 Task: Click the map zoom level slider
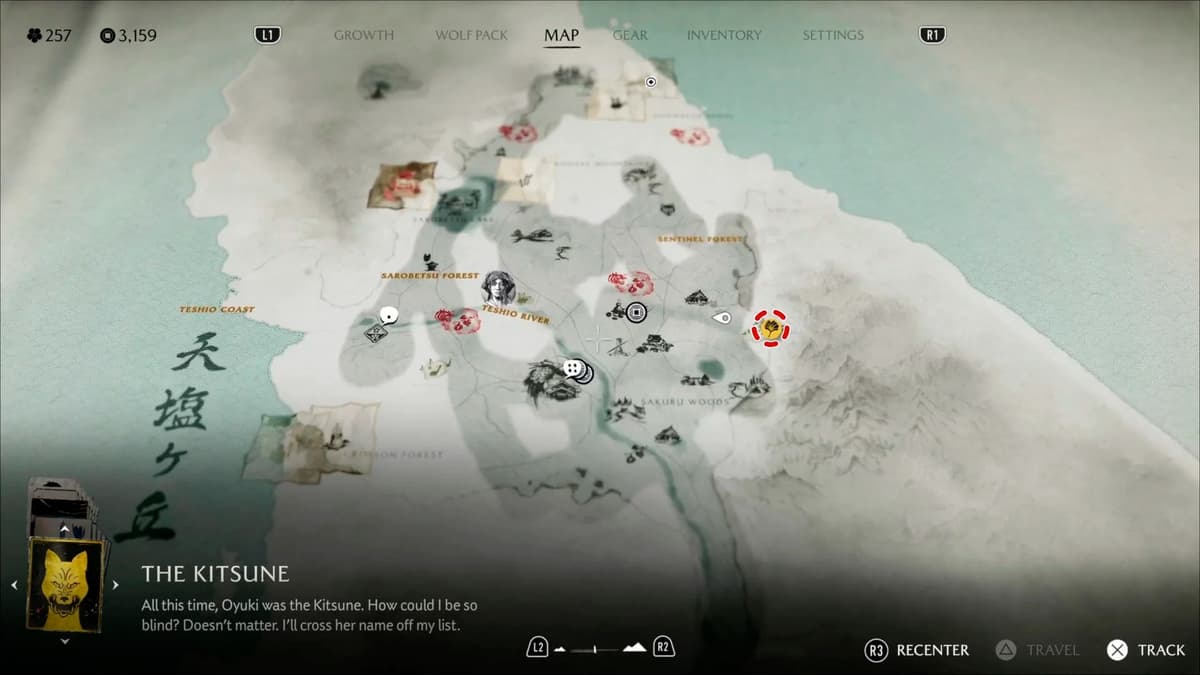600,649
